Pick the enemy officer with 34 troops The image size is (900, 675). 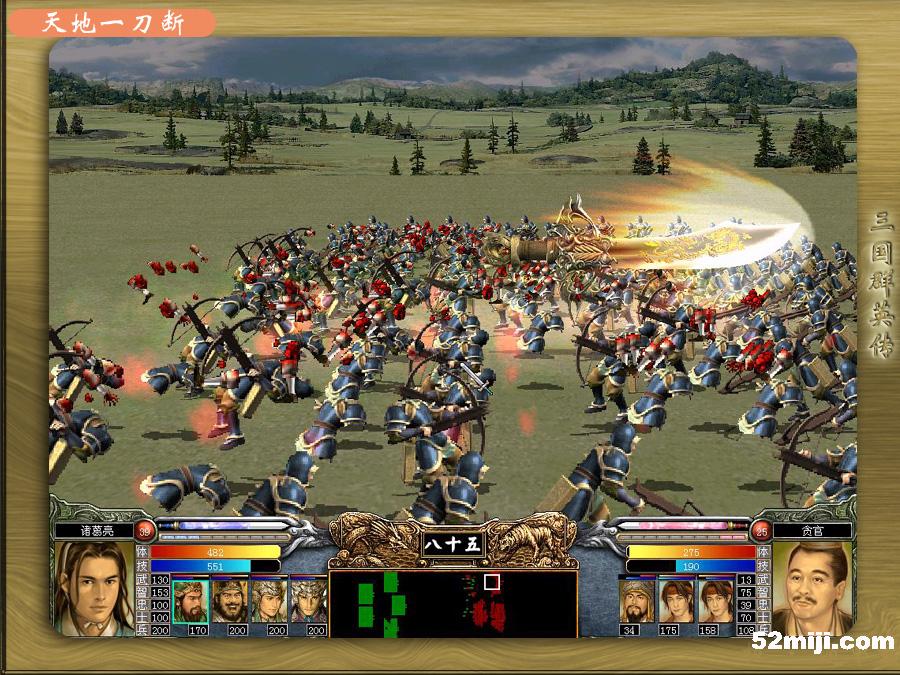click(x=637, y=600)
